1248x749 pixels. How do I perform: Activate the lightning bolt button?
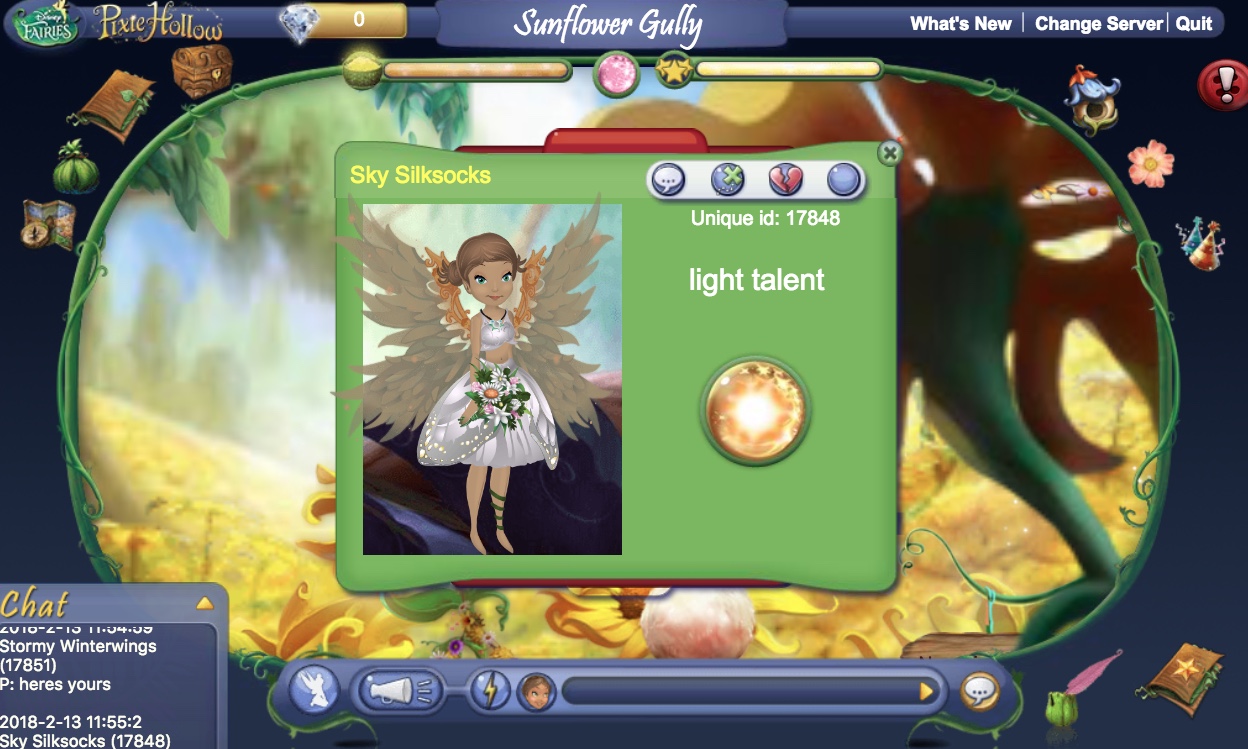pyautogui.click(x=490, y=691)
